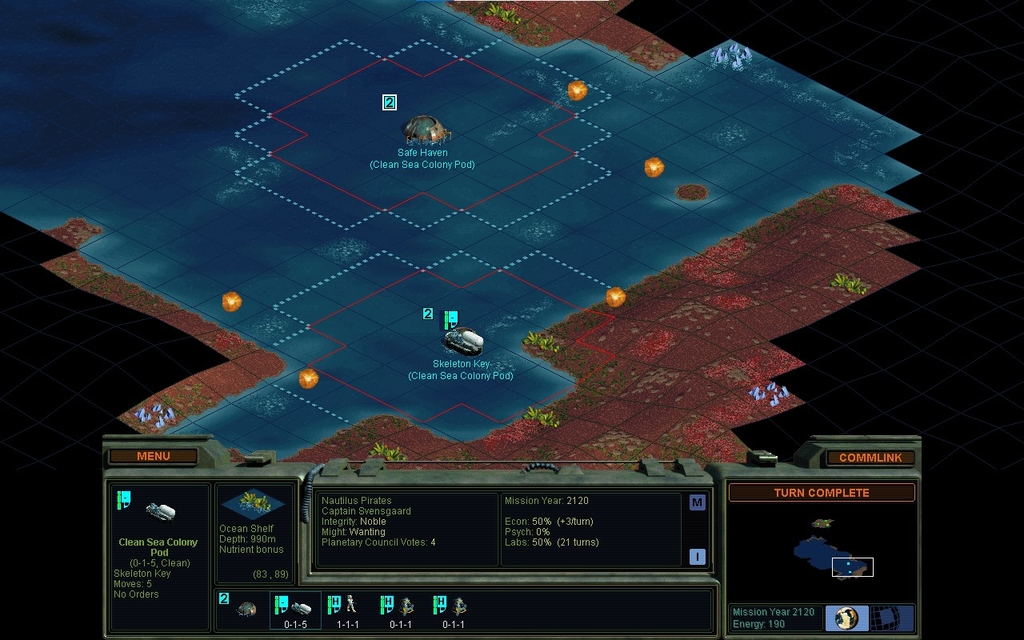Select the I button in the info panel
The image size is (1024, 640).
click(x=697, y=556)
